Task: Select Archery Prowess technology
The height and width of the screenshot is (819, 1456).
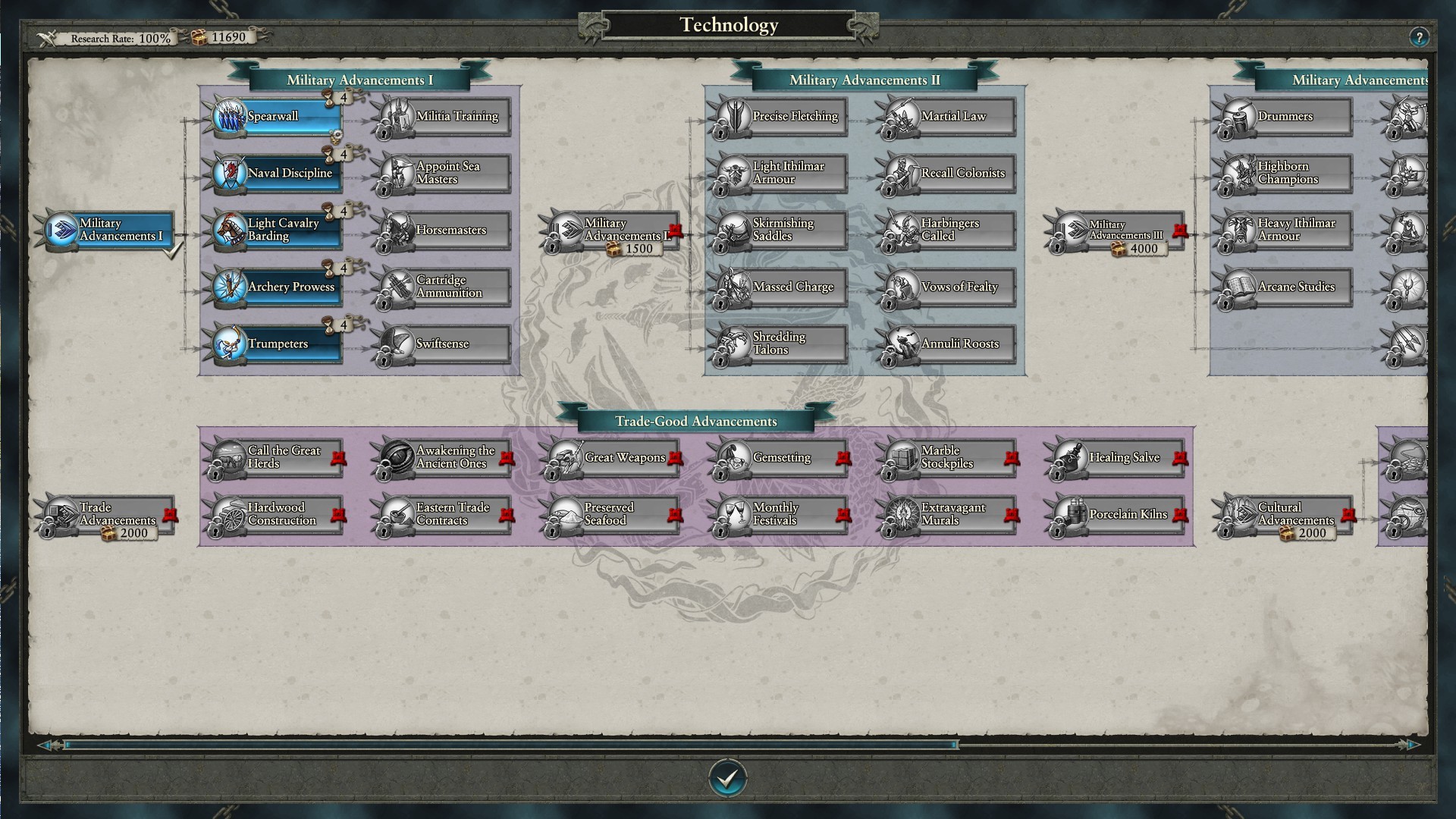Action: (277, 287)
